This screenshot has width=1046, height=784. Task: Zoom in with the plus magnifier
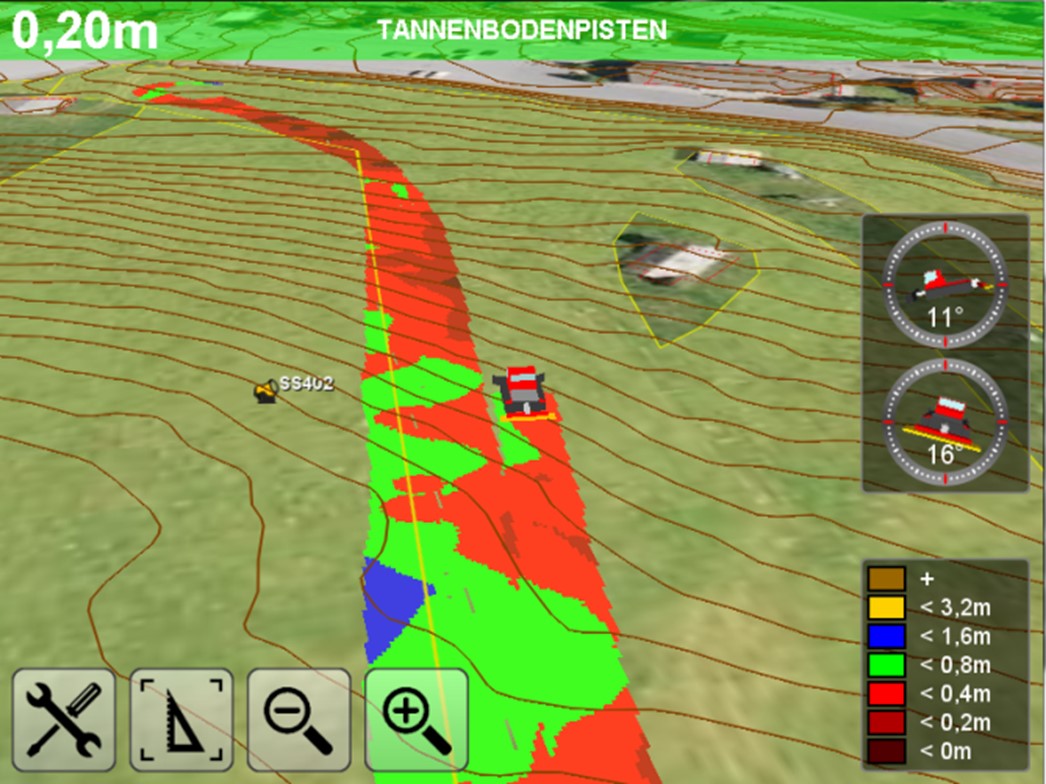417,720
